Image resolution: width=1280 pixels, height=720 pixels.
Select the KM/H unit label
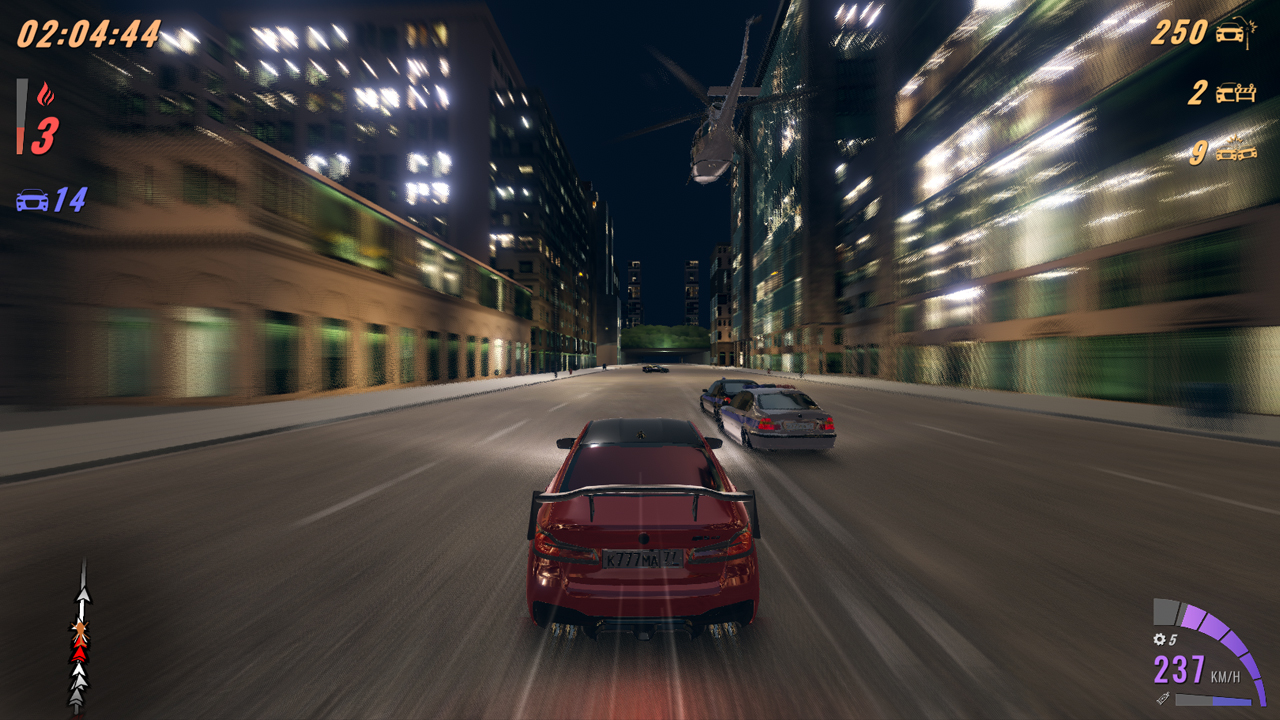click(1226, 675)
